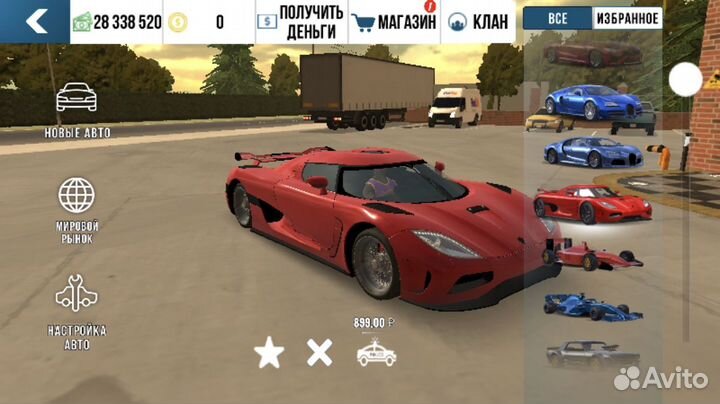The image size is (720, 404).
Task: Click the white X icon
Action: pos(319,352)
